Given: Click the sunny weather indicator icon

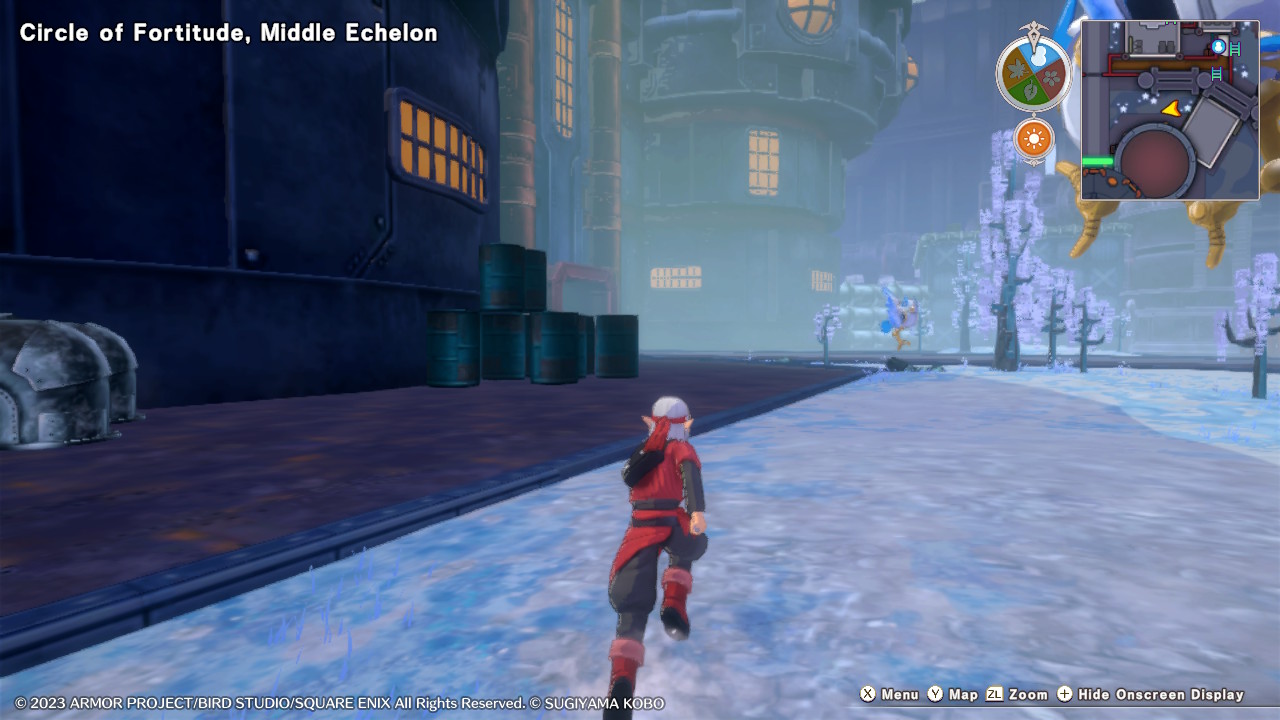Looking at the screenshot, I should (1034, 137).
